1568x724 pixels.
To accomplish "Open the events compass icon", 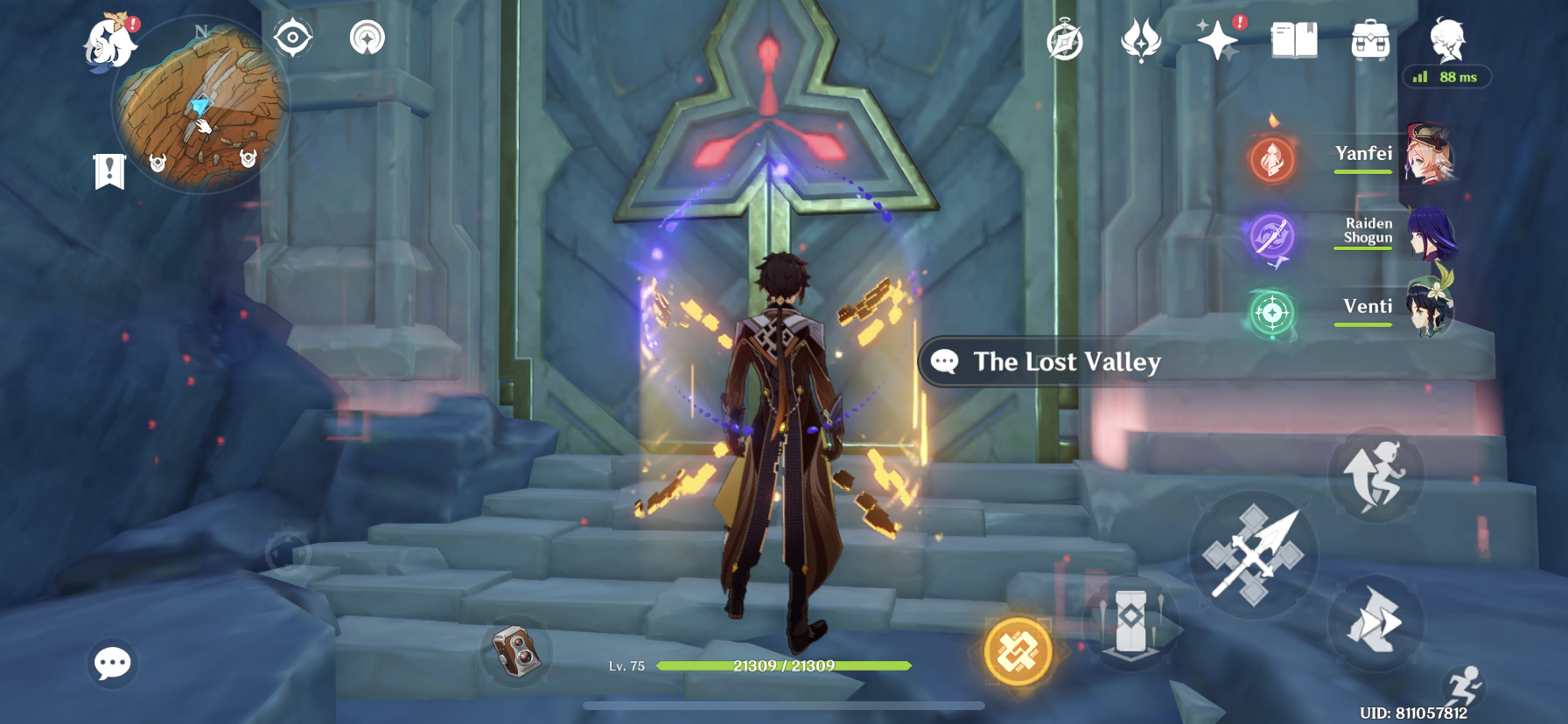I will coord(1065,41).
